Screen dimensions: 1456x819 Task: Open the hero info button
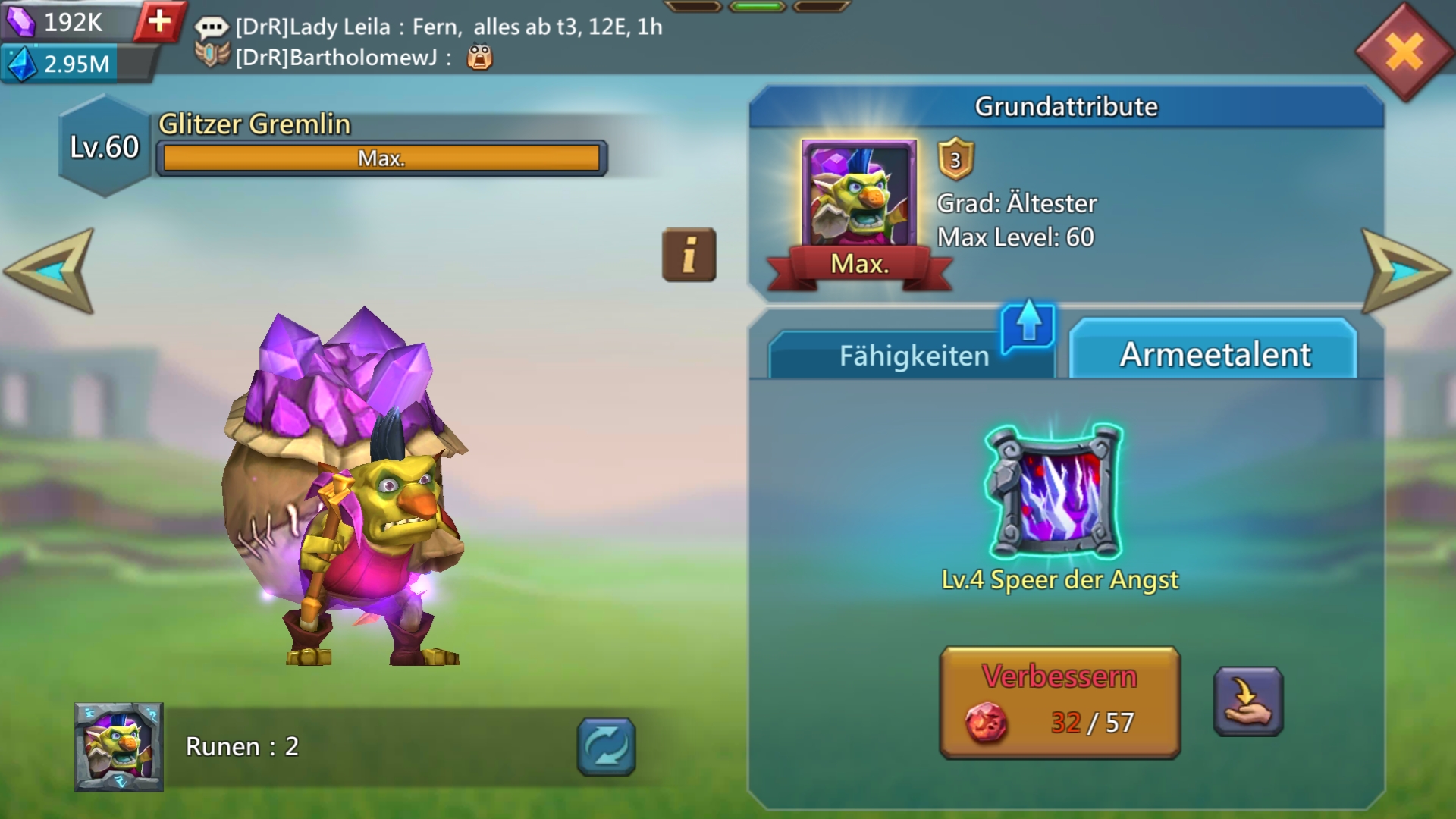[689, 255]
